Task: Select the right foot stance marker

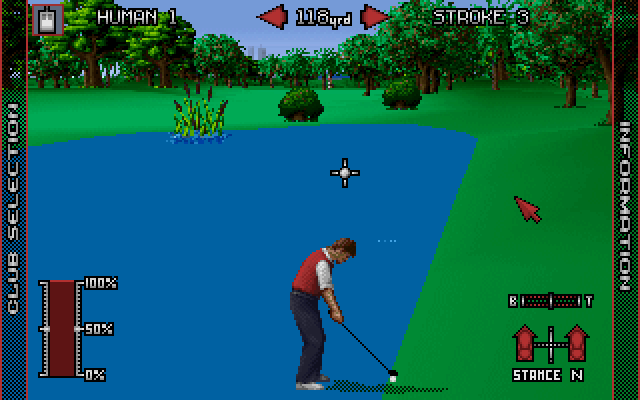Action: (x=576, y=344)
